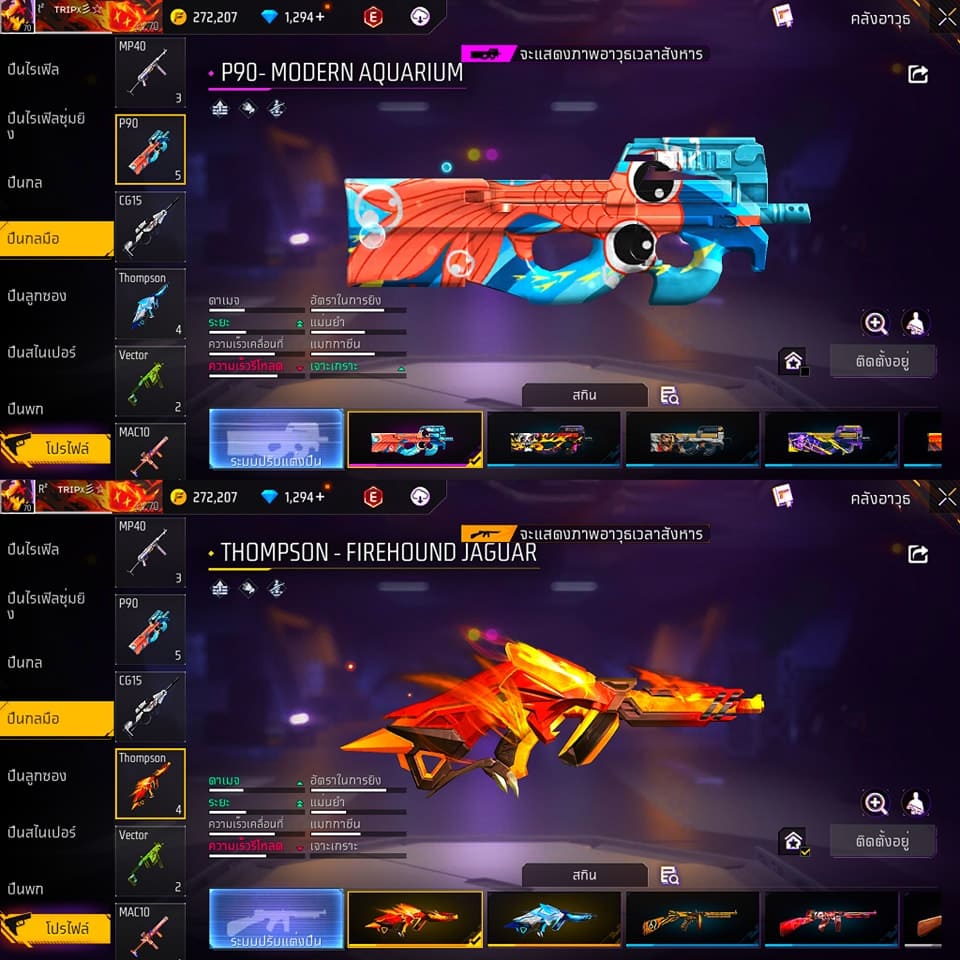The image size is (960, 960).
Task: Select MP40 in the P90 screen's weapon list
Action: (x=150, y=73)
